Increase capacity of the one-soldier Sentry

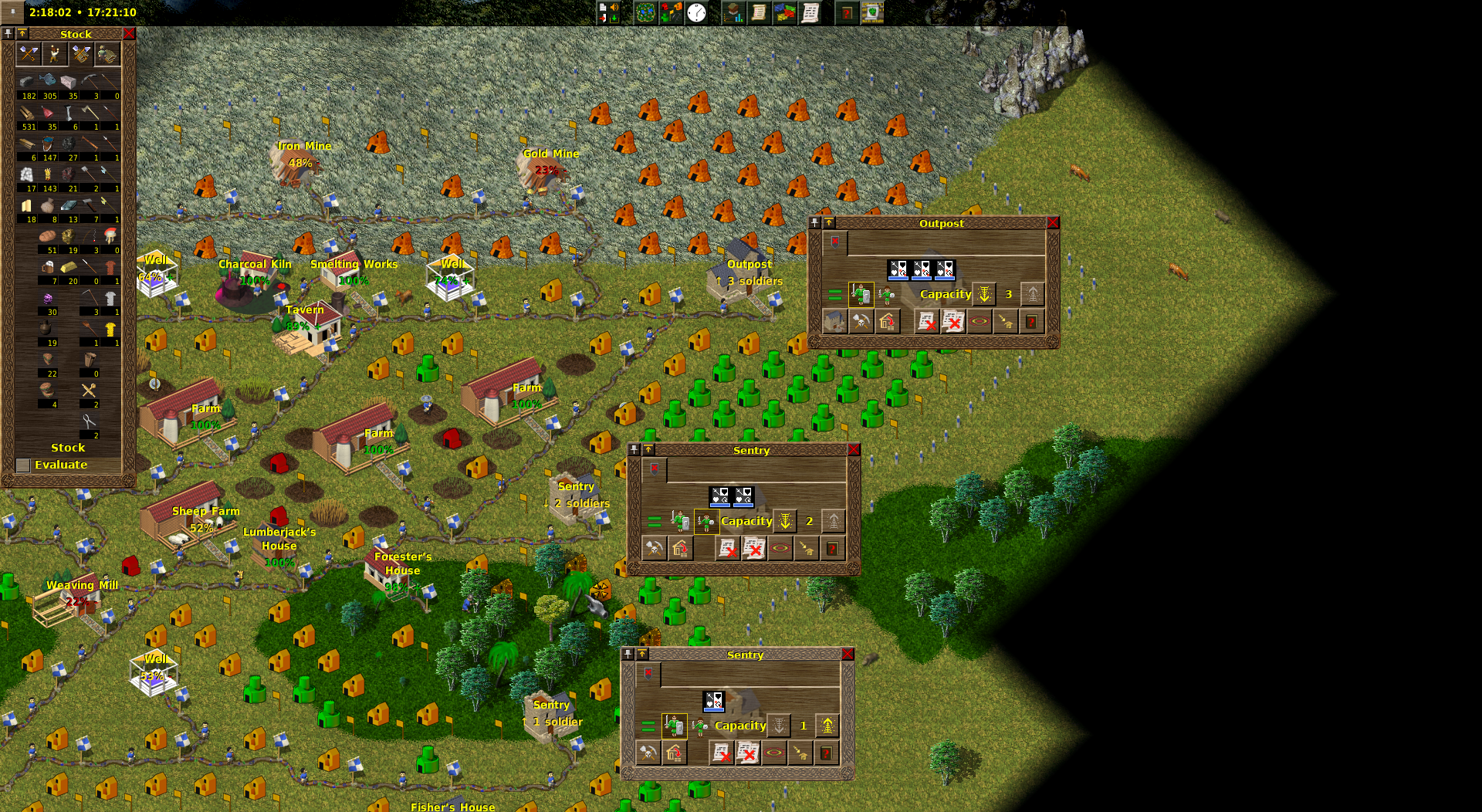[x=827, y=726]
